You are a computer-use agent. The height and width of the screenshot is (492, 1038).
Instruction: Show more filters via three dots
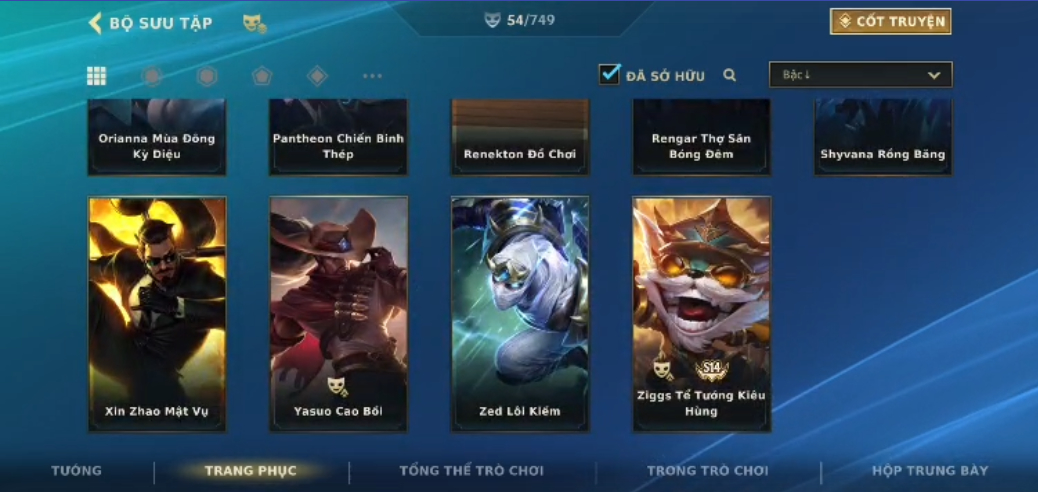point(372,76)
